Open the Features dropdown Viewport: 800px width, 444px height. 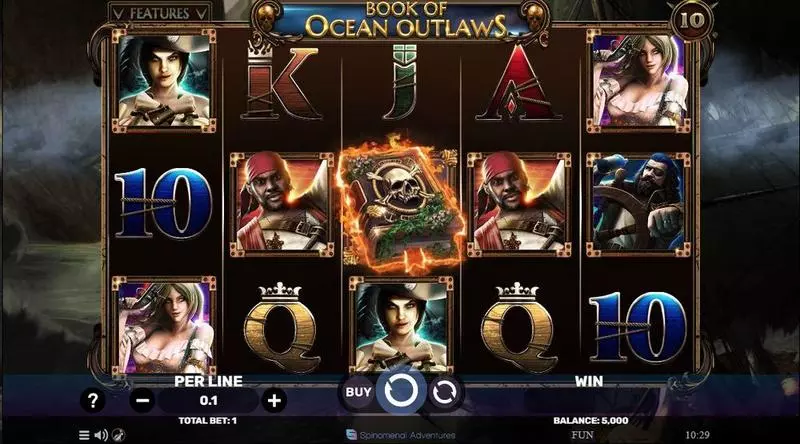click(x=161, y=14)
